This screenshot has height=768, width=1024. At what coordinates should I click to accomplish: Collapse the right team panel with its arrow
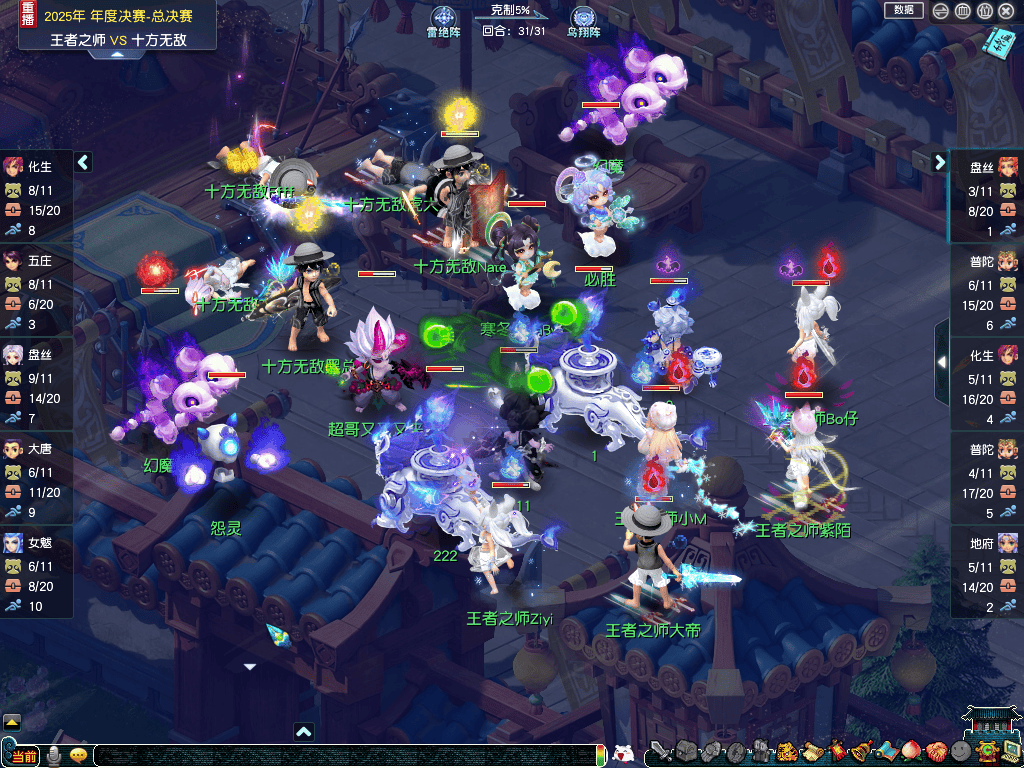pyautogui.click(x=940, y=162)
